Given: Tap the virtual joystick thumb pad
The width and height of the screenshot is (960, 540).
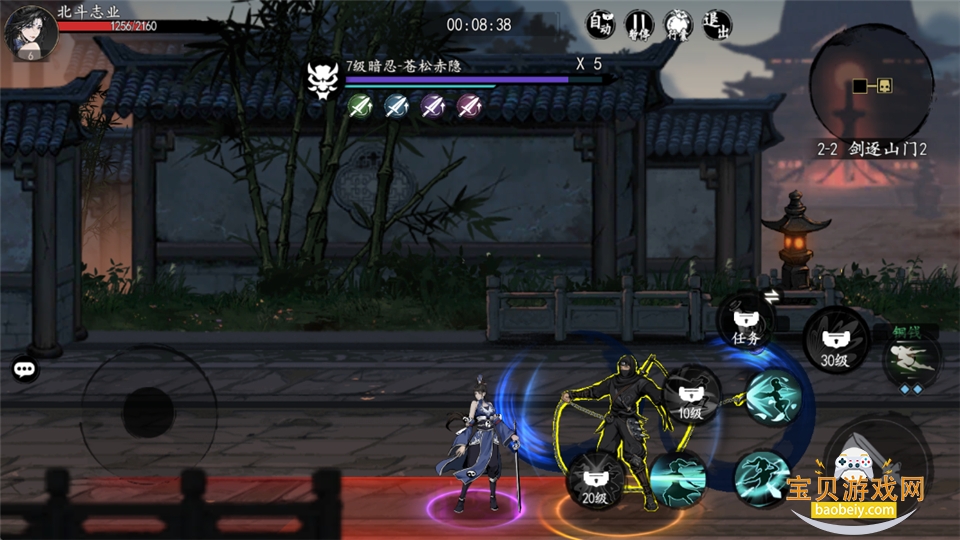Looking at the screenshot, I should (x=148, y=411).
